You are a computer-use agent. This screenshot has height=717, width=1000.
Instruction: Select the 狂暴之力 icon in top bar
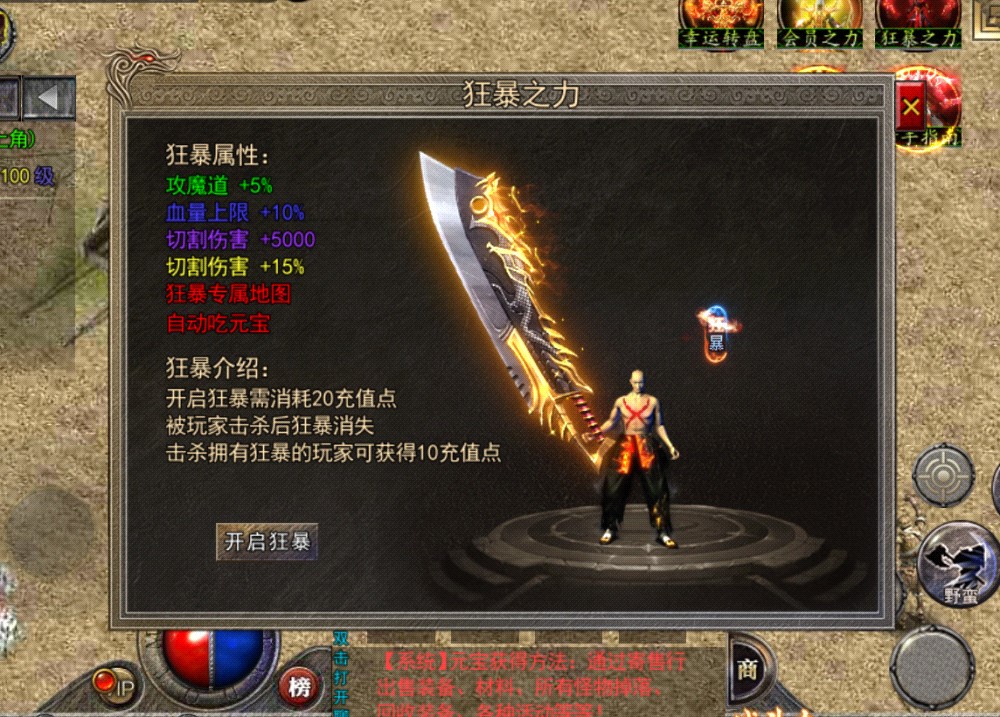918,22
